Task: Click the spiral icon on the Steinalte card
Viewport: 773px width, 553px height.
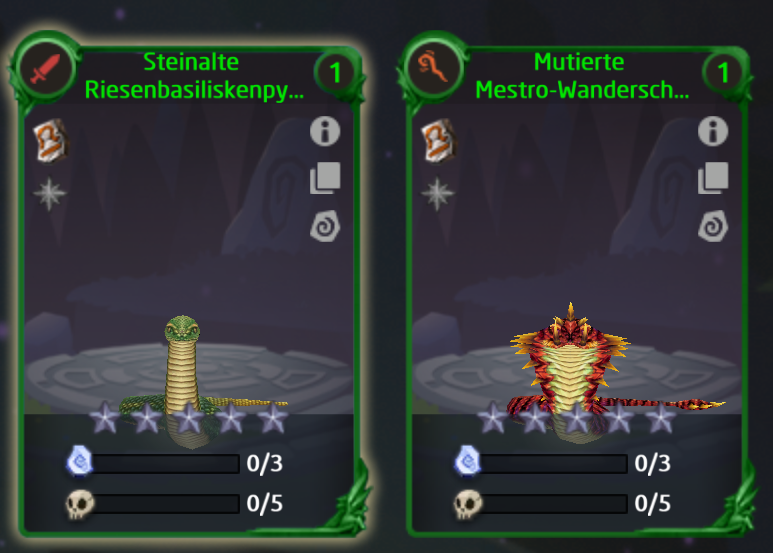Action: tap(325, 227)
